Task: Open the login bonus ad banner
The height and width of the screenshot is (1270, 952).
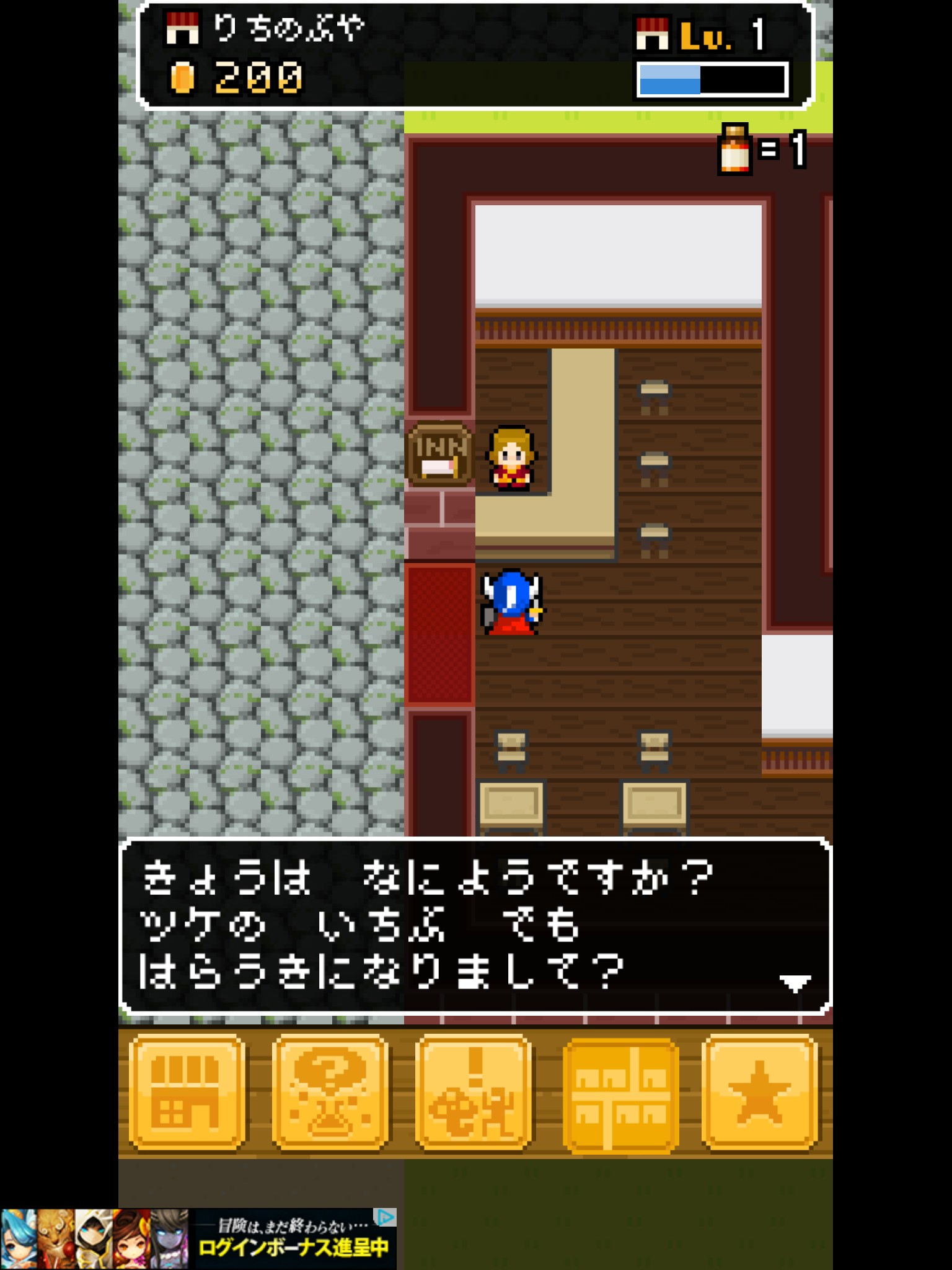Action: 198,1238
